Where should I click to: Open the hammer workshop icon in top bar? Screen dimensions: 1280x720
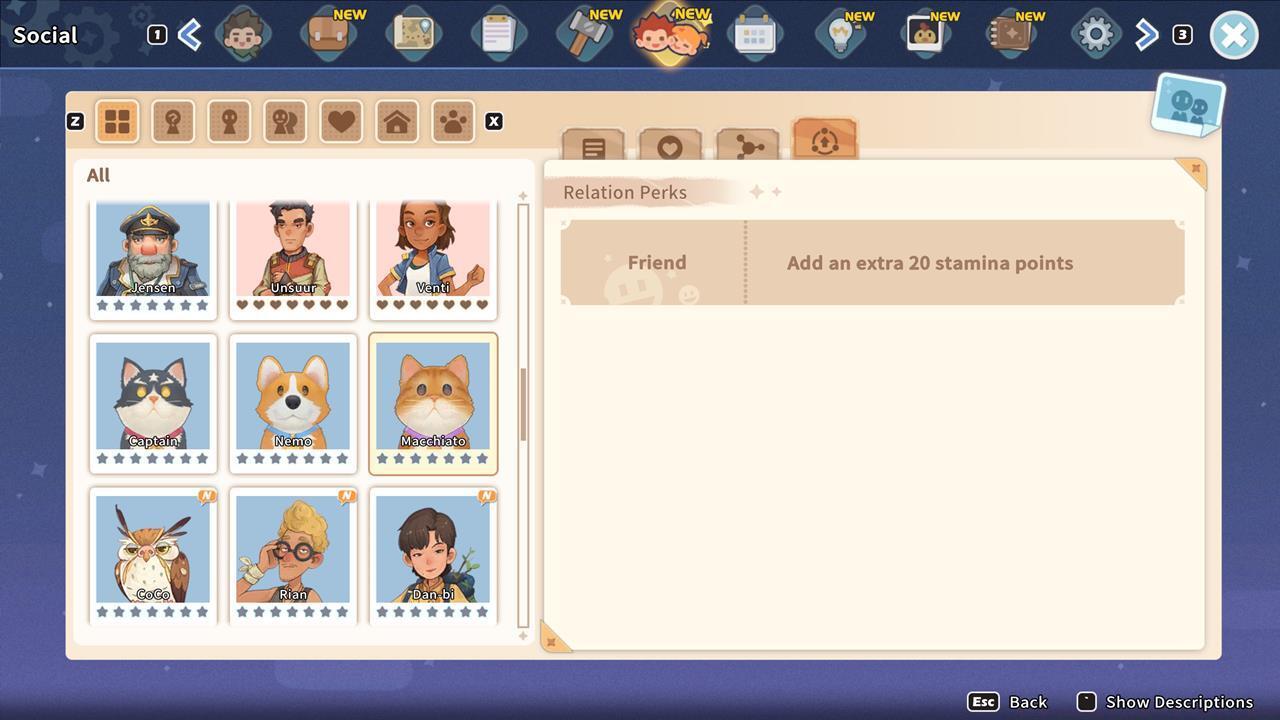pyautogui.click(x=584, y=33)
